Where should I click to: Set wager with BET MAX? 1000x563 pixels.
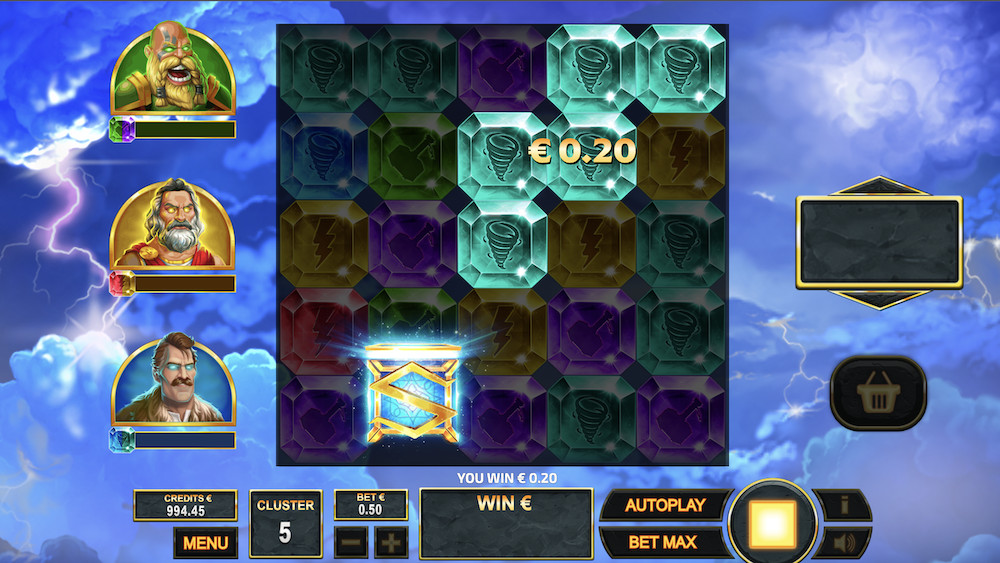coord(664,543)
